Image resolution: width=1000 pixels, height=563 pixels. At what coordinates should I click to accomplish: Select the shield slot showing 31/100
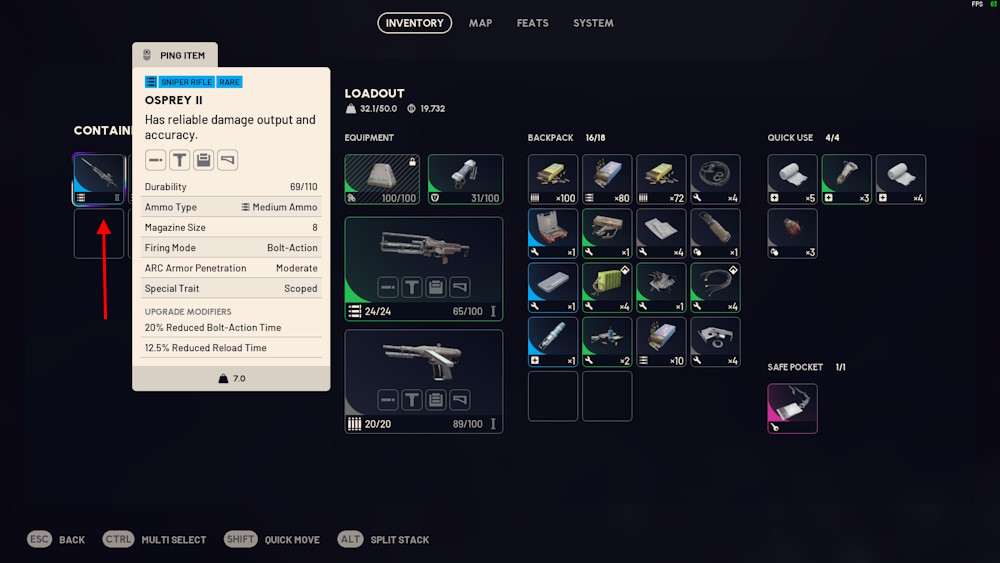pyautogui.click(x=465, y=179)
